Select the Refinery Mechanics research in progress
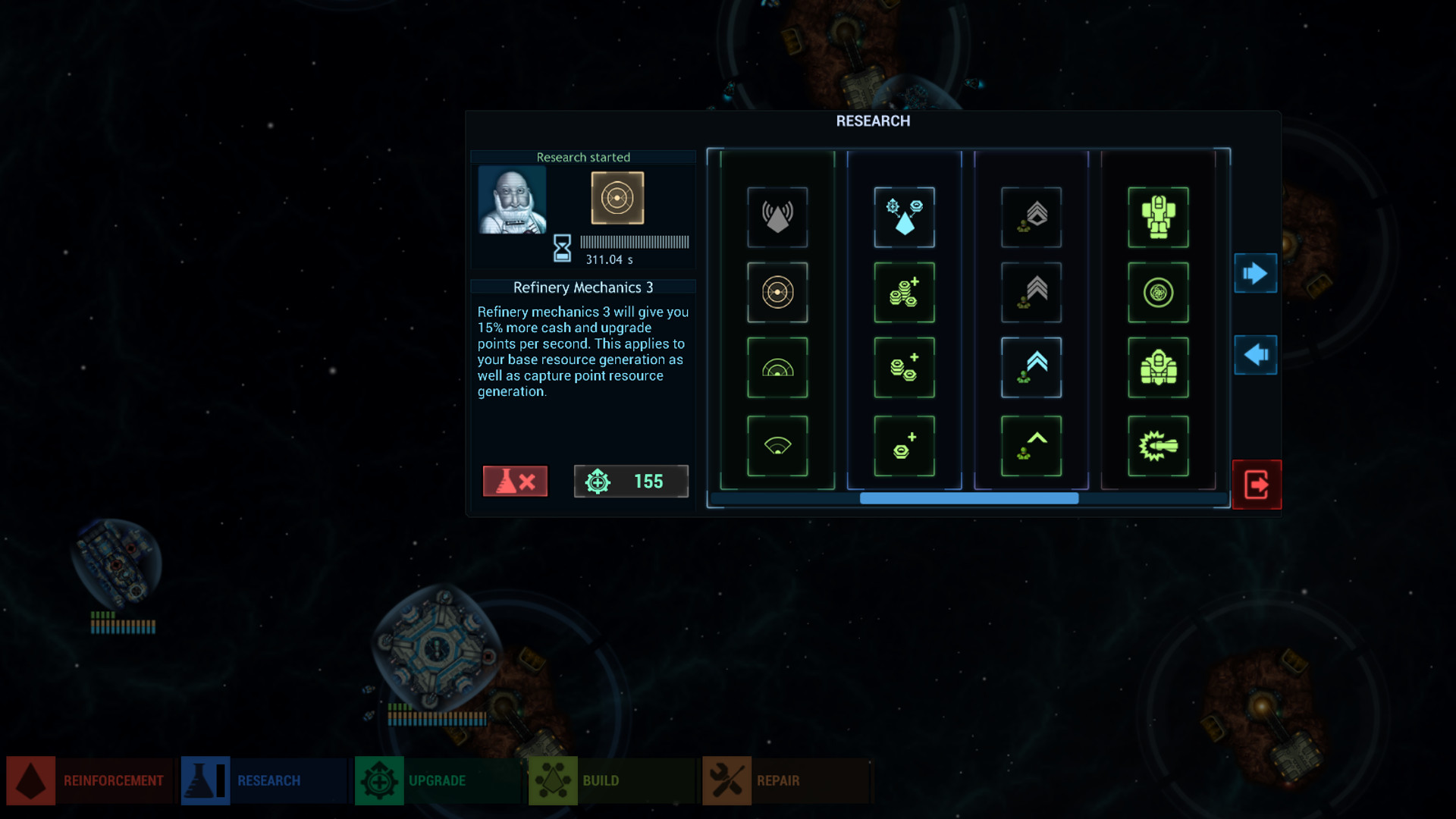1456x819 pixels. click(616, 199)
